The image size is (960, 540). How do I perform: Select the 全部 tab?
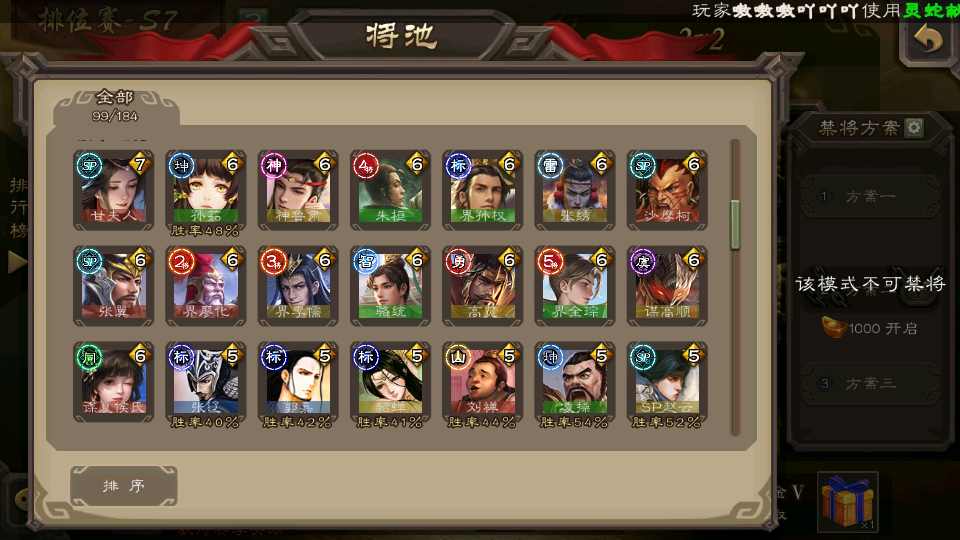tap(115, 104)
